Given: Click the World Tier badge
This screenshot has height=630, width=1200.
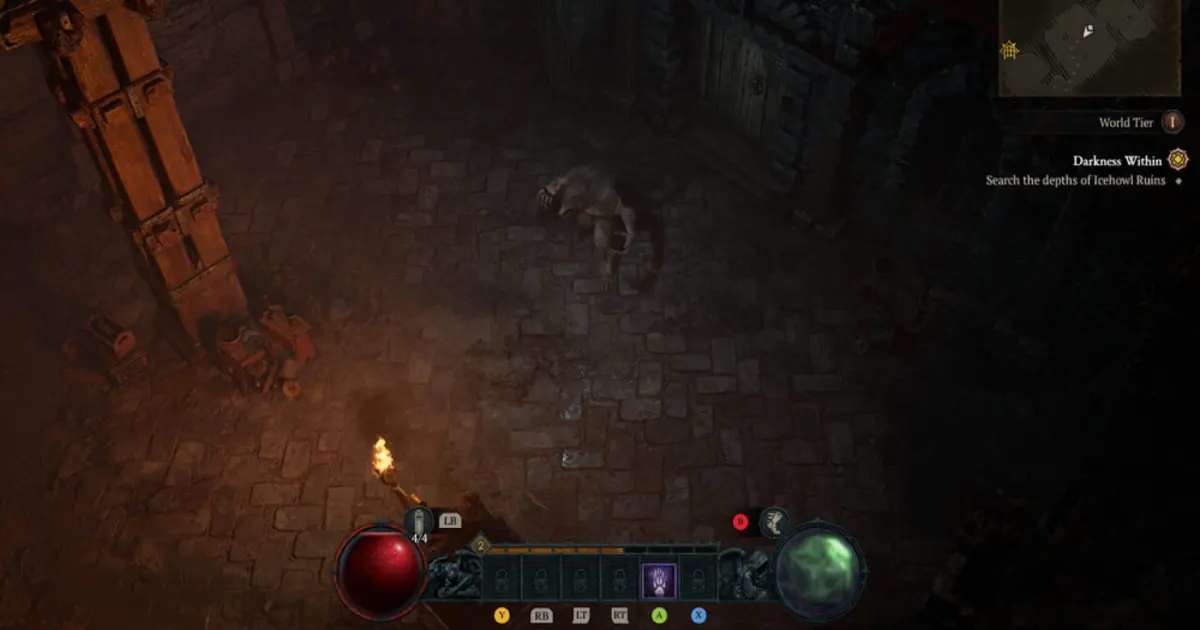Looking at the screenshot, I should [1171, 122].
